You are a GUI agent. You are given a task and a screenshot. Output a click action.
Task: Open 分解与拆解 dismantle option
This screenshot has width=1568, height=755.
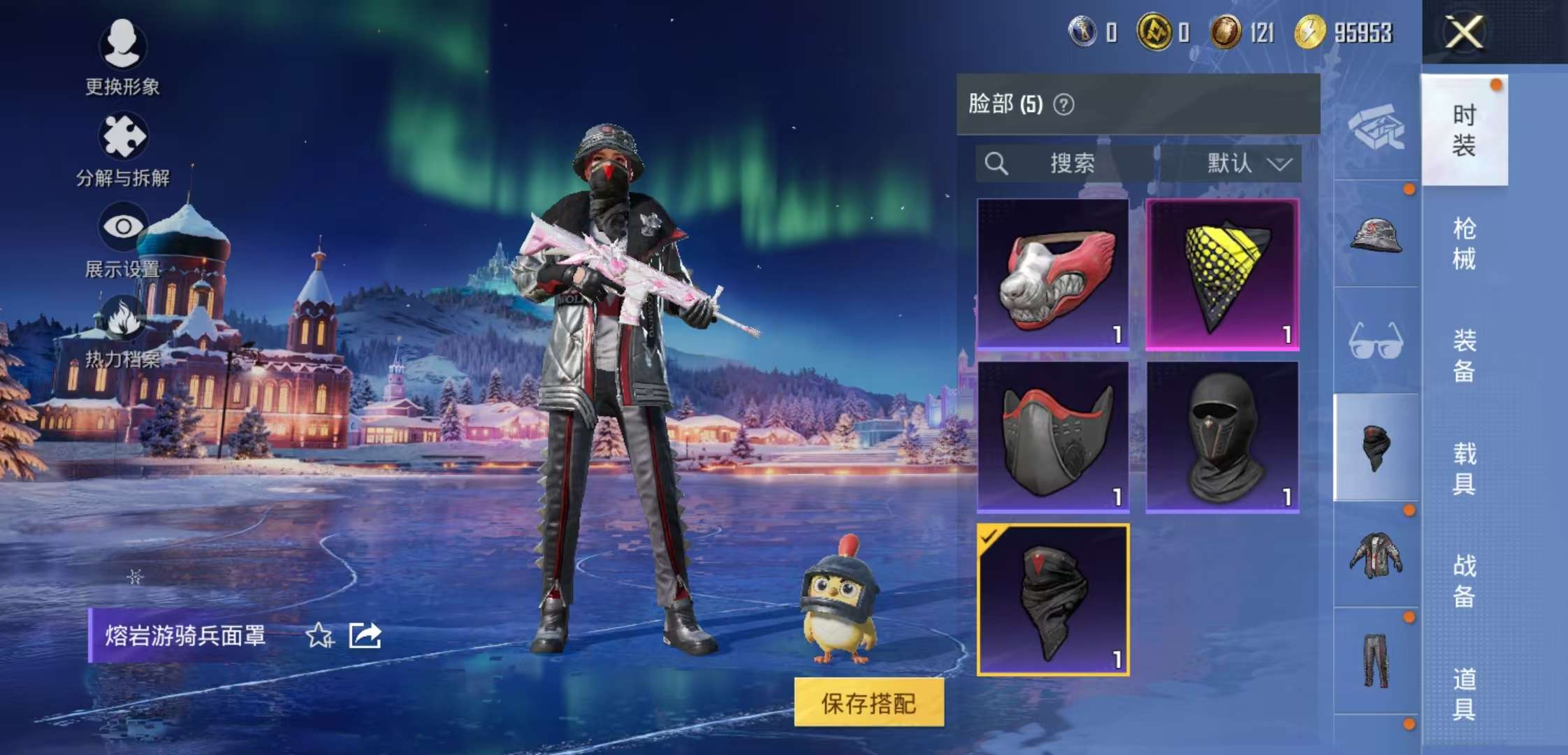pyautogui.click(x=123, y=148)
